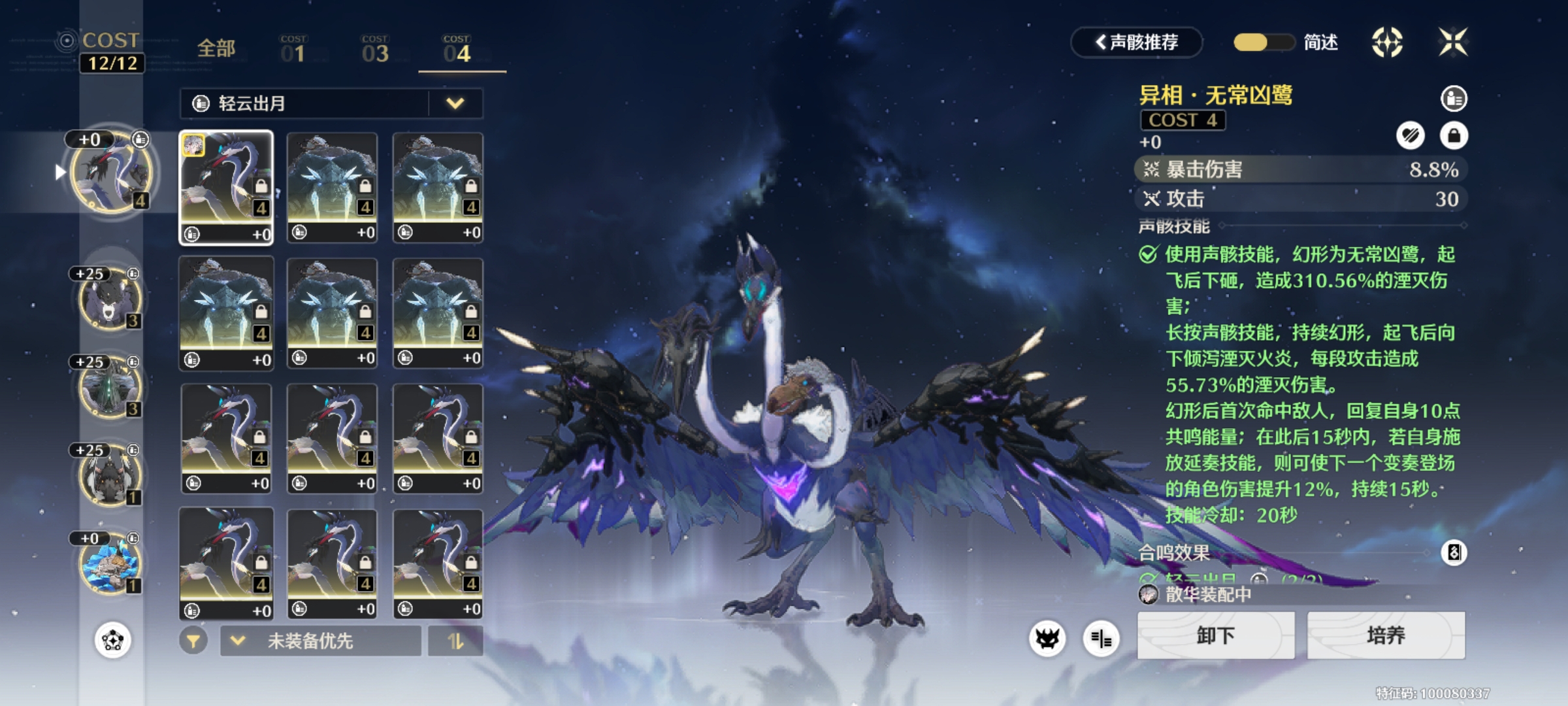Toggle the lock icon on the echo
Viewport: 1568px width, 706px height.
1454,136
